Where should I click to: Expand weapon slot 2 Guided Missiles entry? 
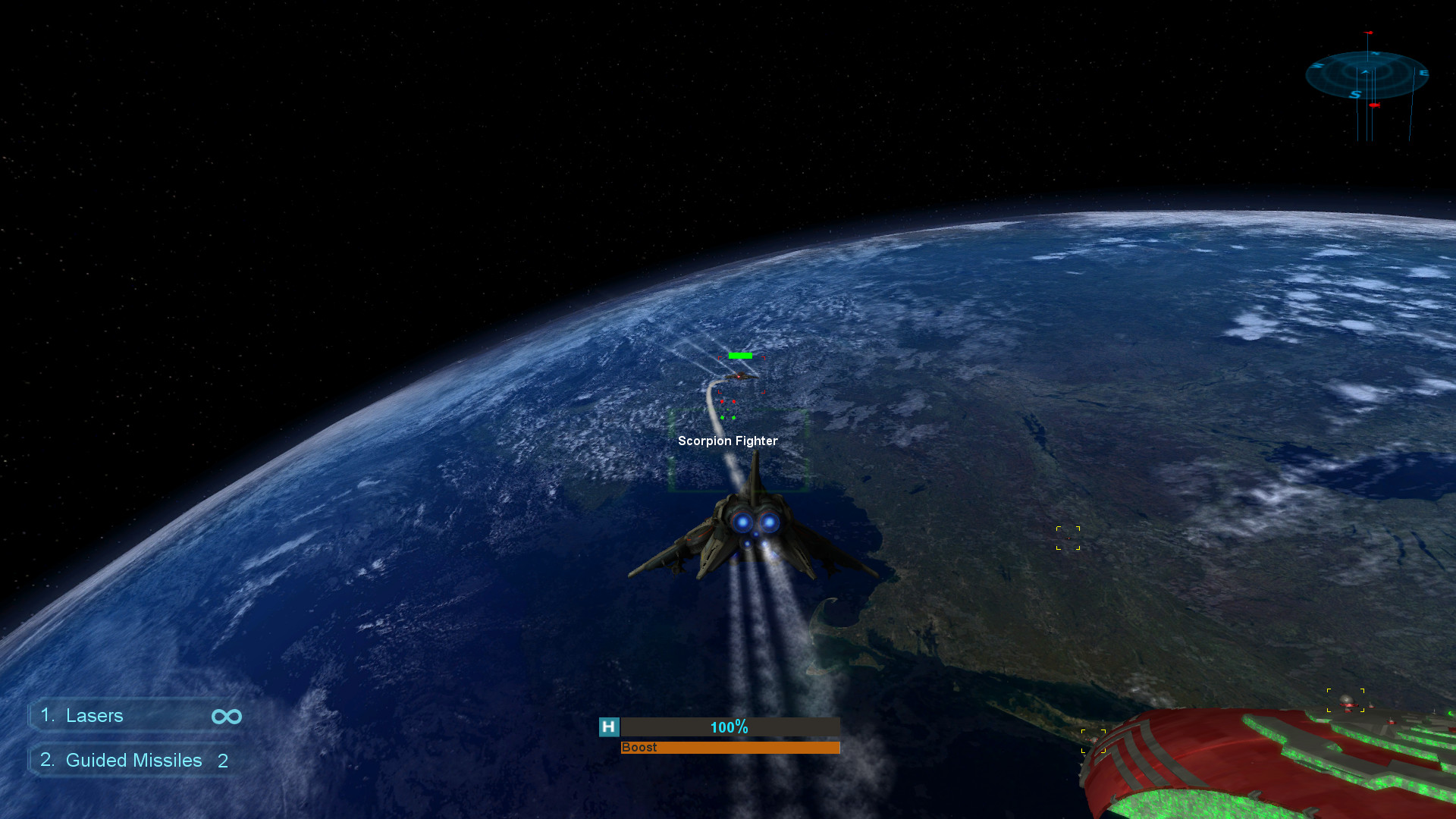[134, 760]
